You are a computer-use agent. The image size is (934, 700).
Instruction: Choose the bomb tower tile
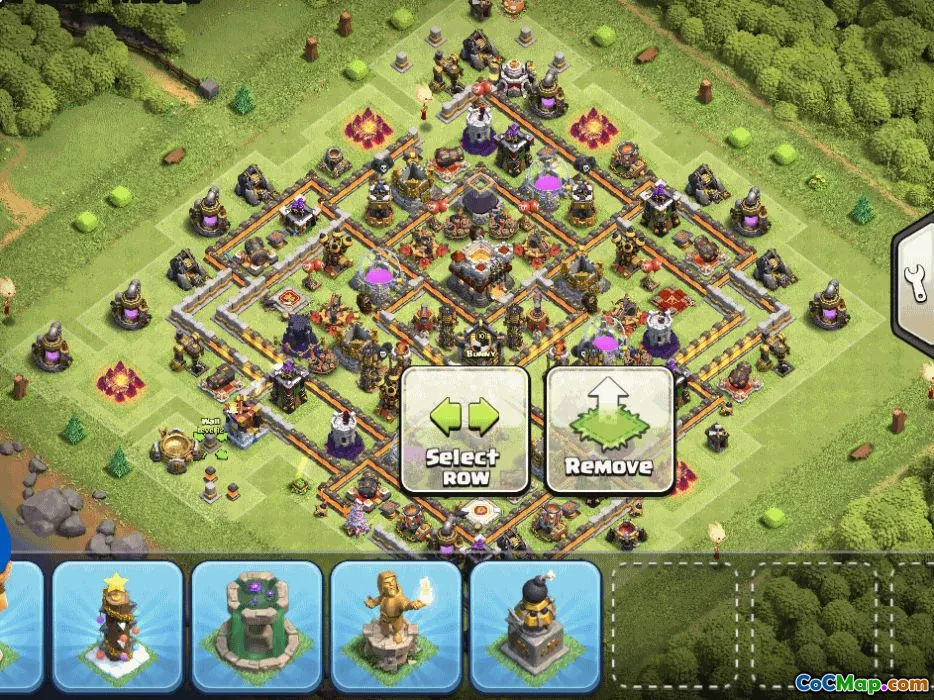[534, 623]
